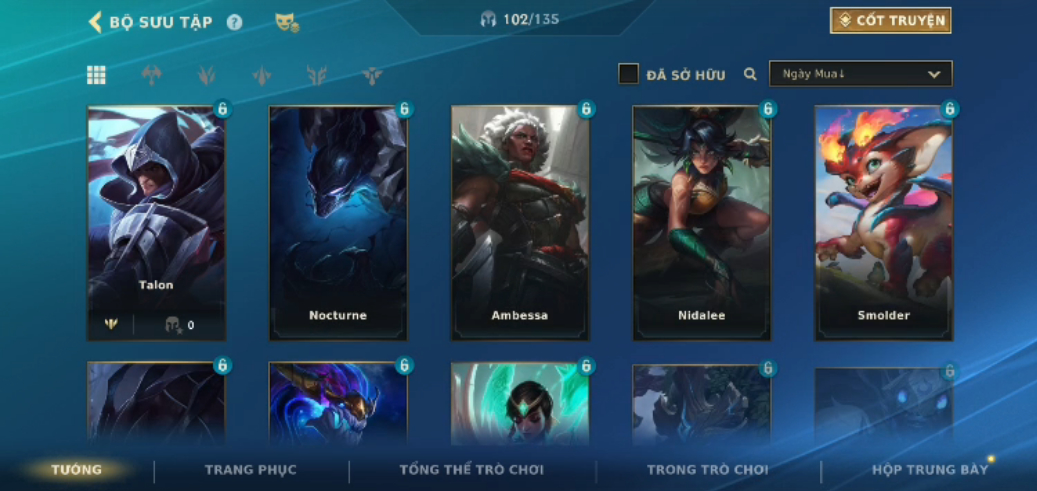
Task: Switch to the Tướng tab
Action: click(77, 470)
